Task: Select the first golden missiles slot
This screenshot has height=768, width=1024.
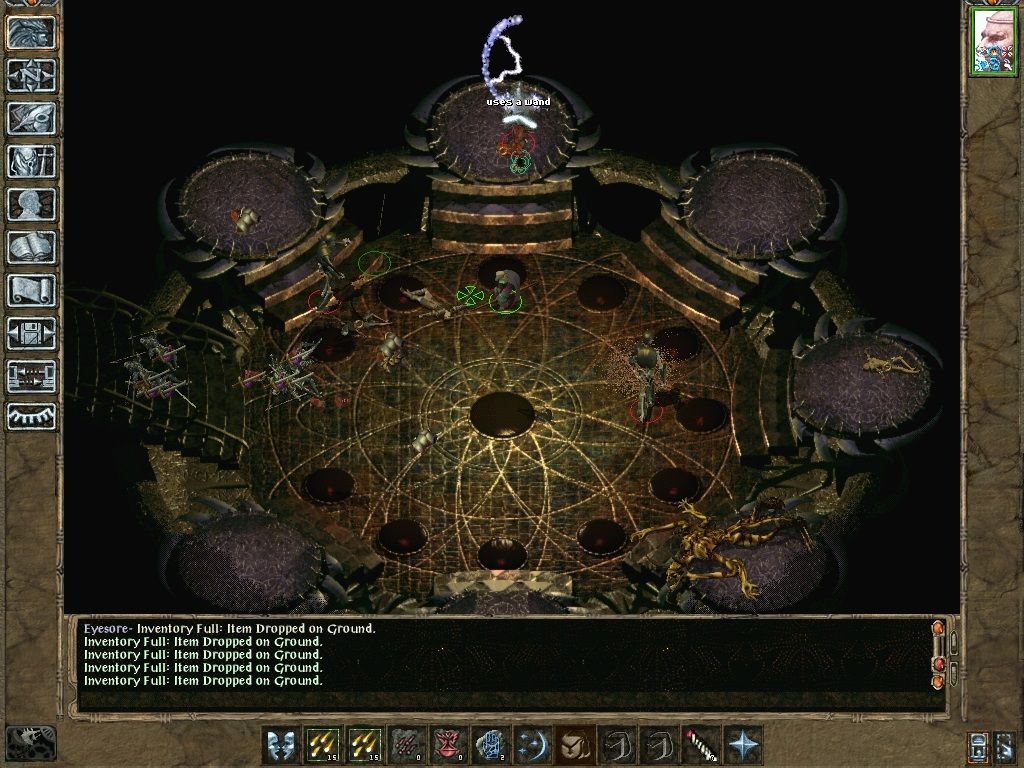Action: pos(323,745)
